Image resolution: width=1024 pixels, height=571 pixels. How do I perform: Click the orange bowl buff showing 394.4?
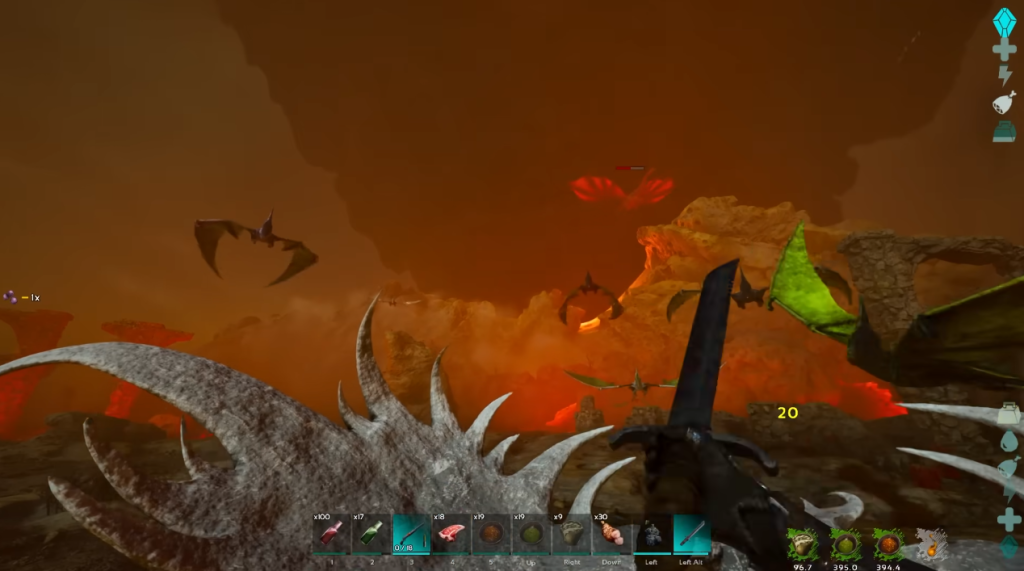889,545
